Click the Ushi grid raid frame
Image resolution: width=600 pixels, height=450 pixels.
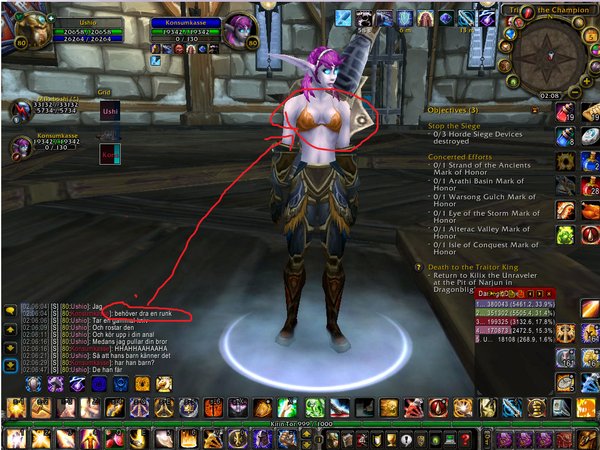point(109,112)
